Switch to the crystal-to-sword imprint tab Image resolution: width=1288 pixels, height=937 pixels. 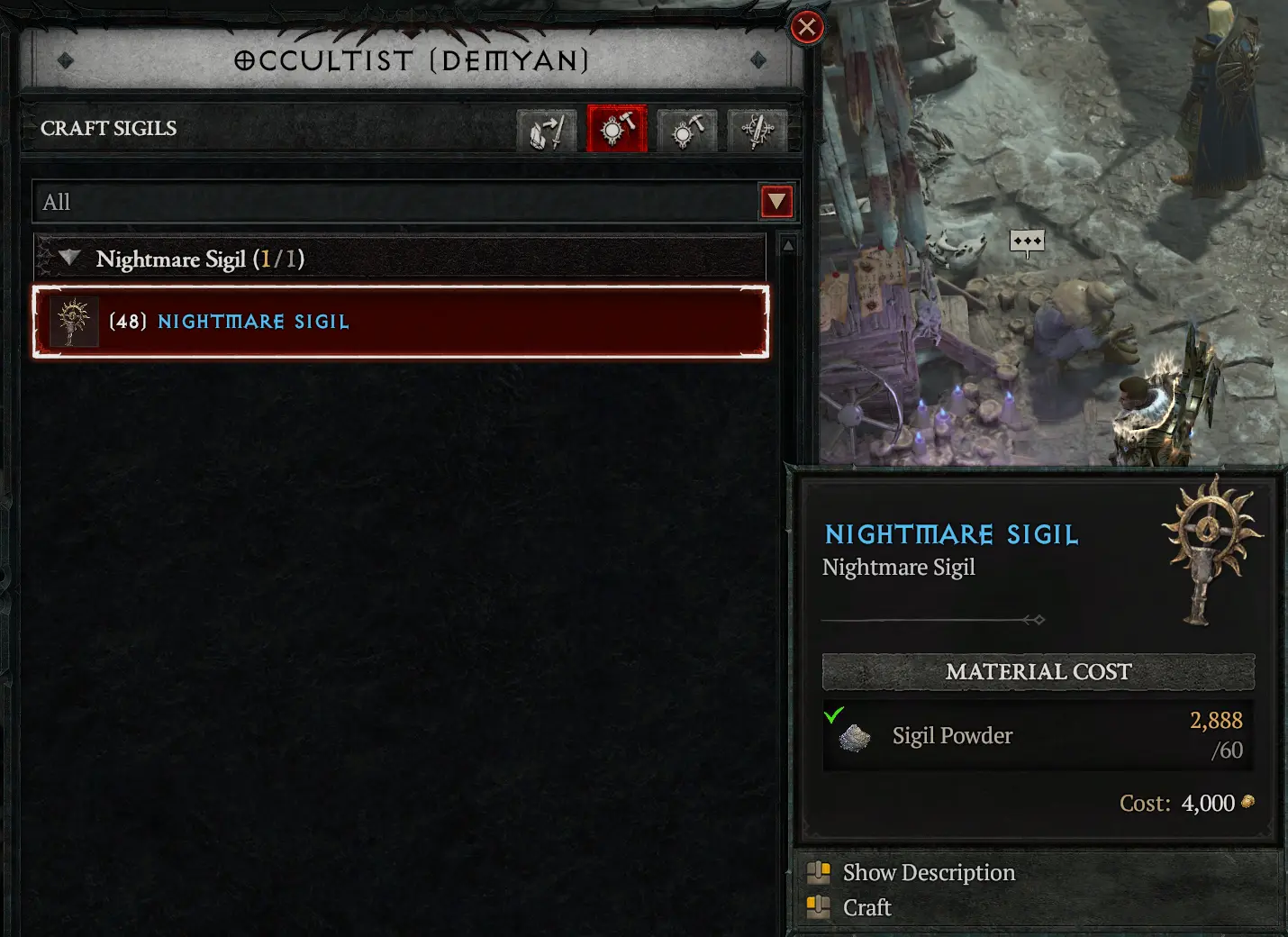pos(547,131)
